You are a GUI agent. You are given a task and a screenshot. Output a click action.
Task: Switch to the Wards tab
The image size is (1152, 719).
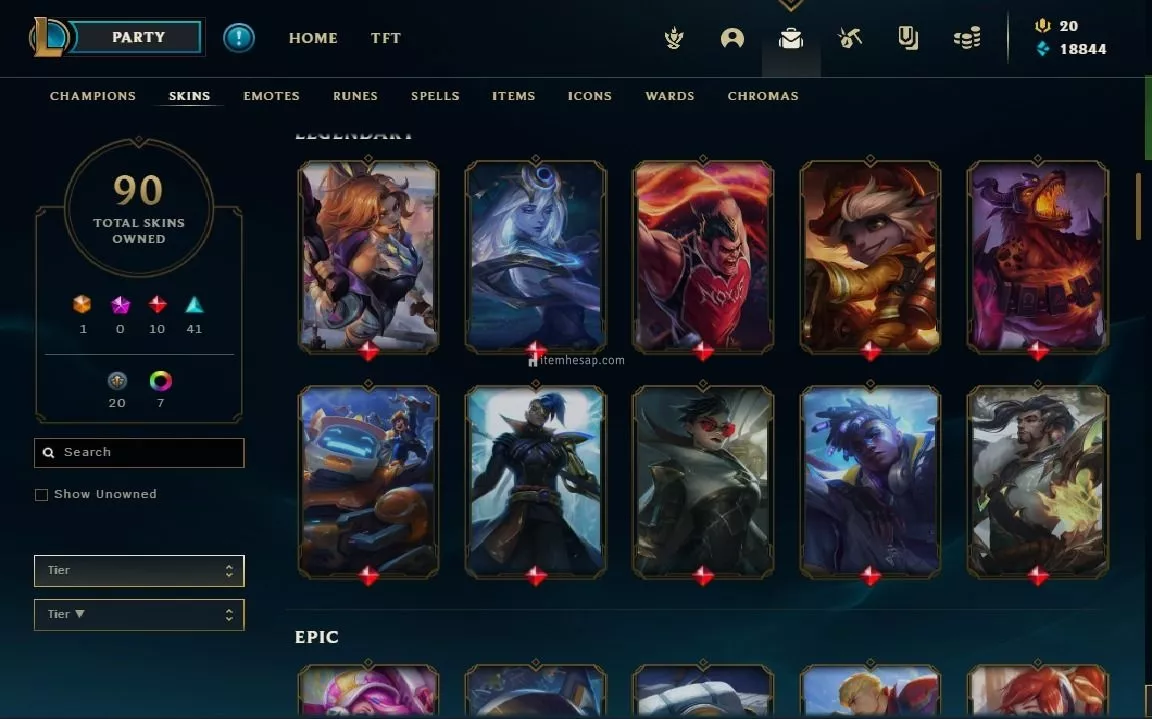(670, 96)
